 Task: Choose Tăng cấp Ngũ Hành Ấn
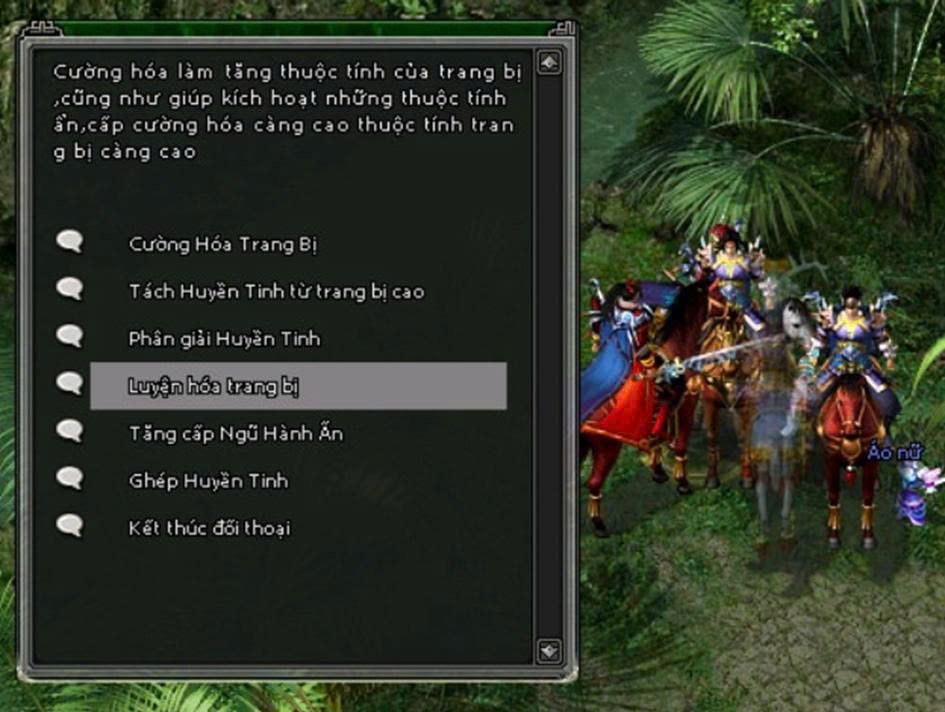click(235, 433)
